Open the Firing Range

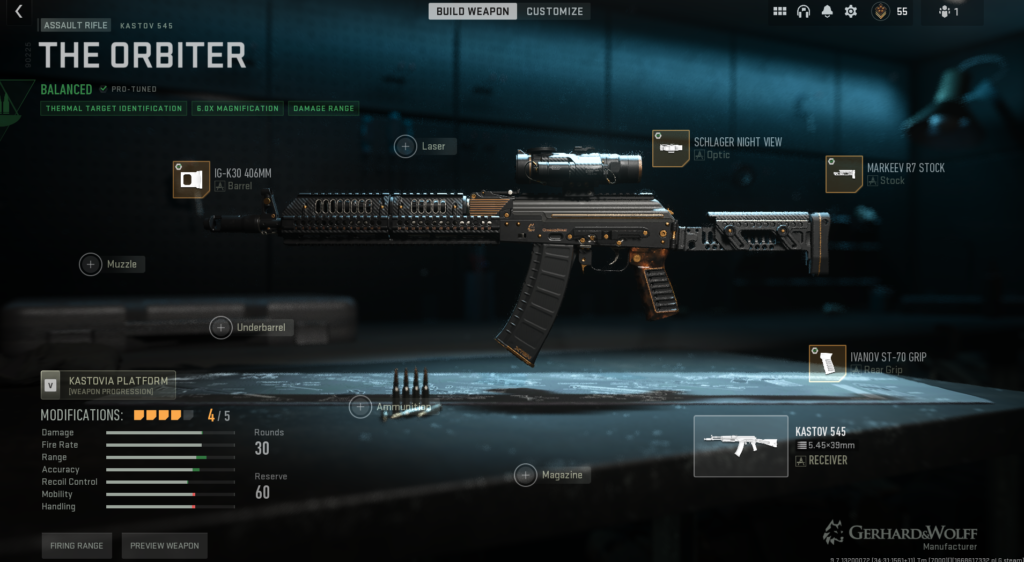[x=76, y=546]
